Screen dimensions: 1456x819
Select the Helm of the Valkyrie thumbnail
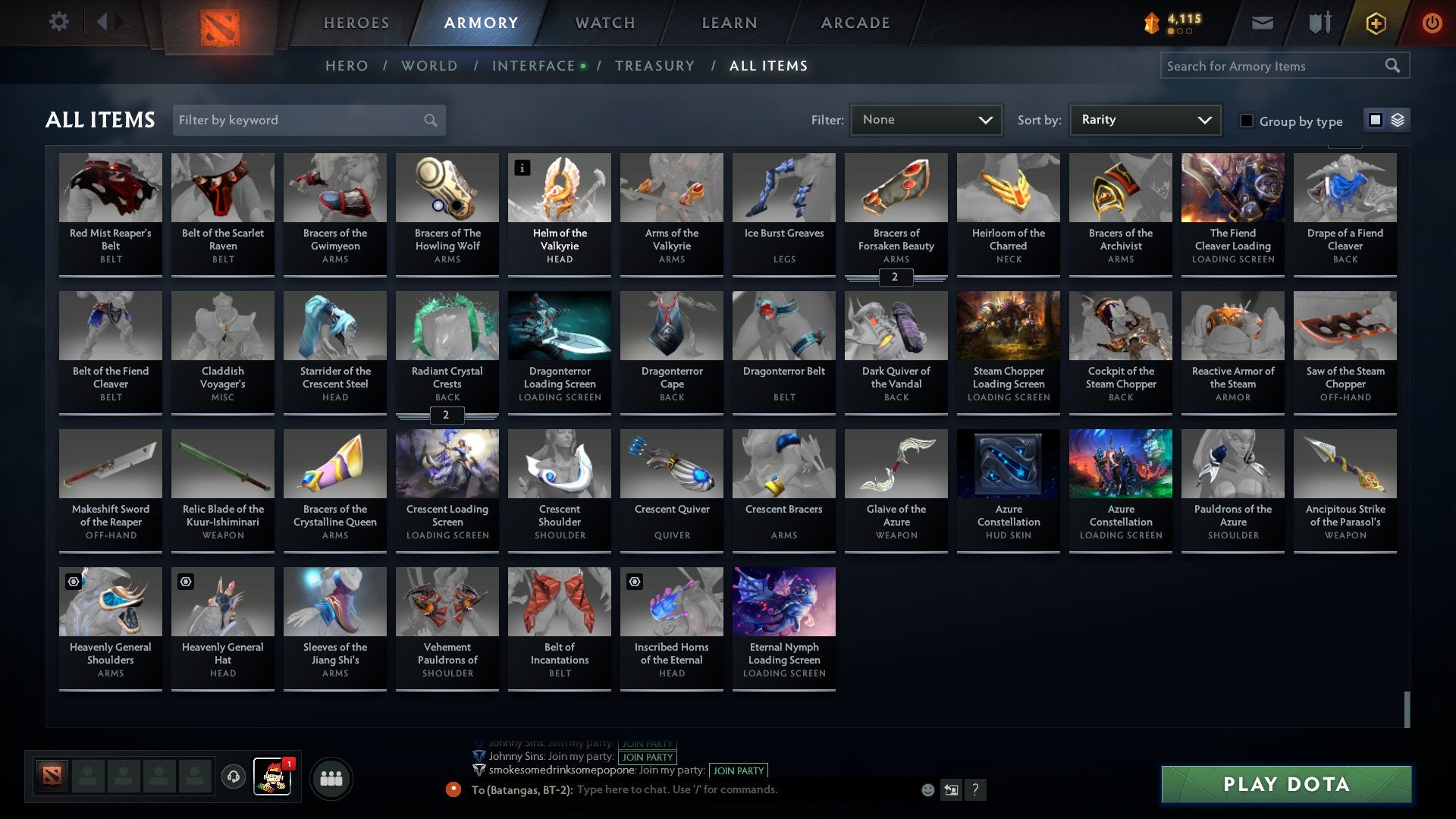(559, 187)
